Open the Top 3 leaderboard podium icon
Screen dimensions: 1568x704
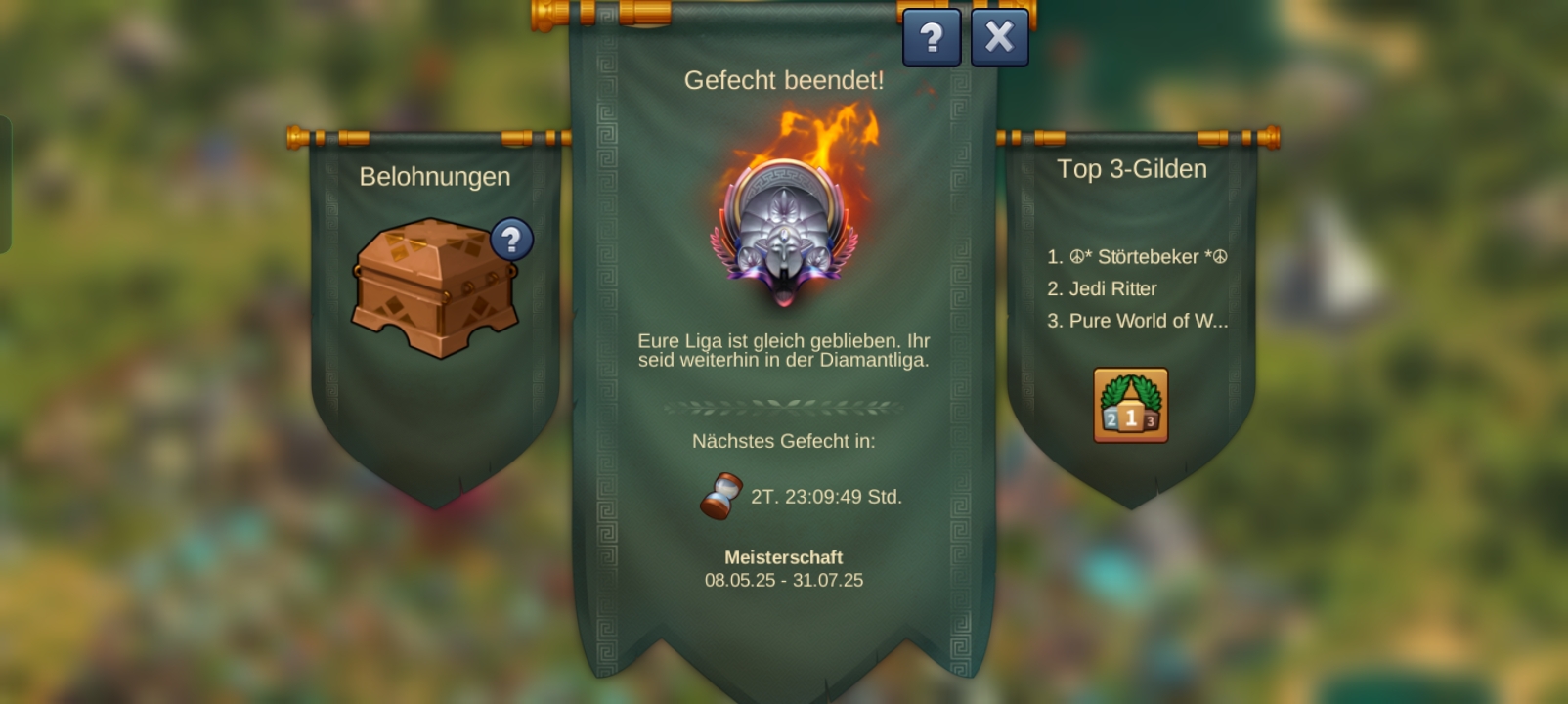1129,403
